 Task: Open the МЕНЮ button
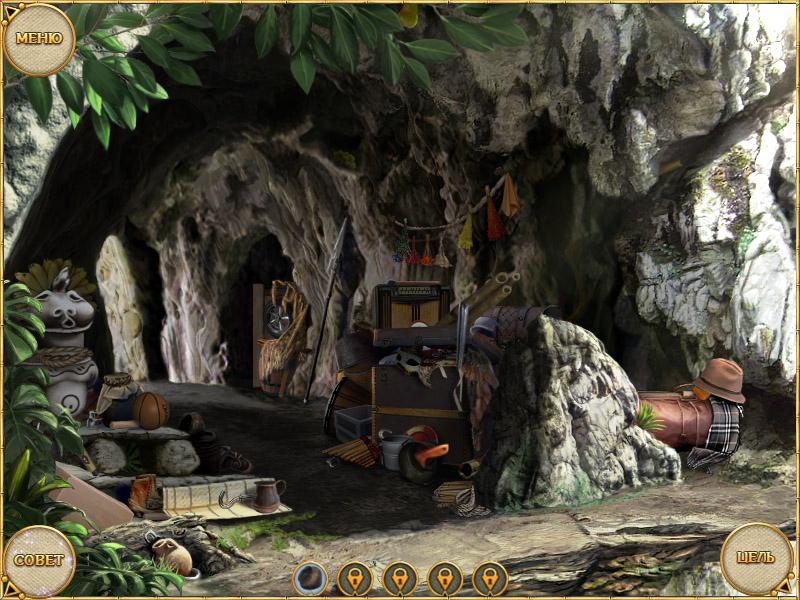click(39, 39)
